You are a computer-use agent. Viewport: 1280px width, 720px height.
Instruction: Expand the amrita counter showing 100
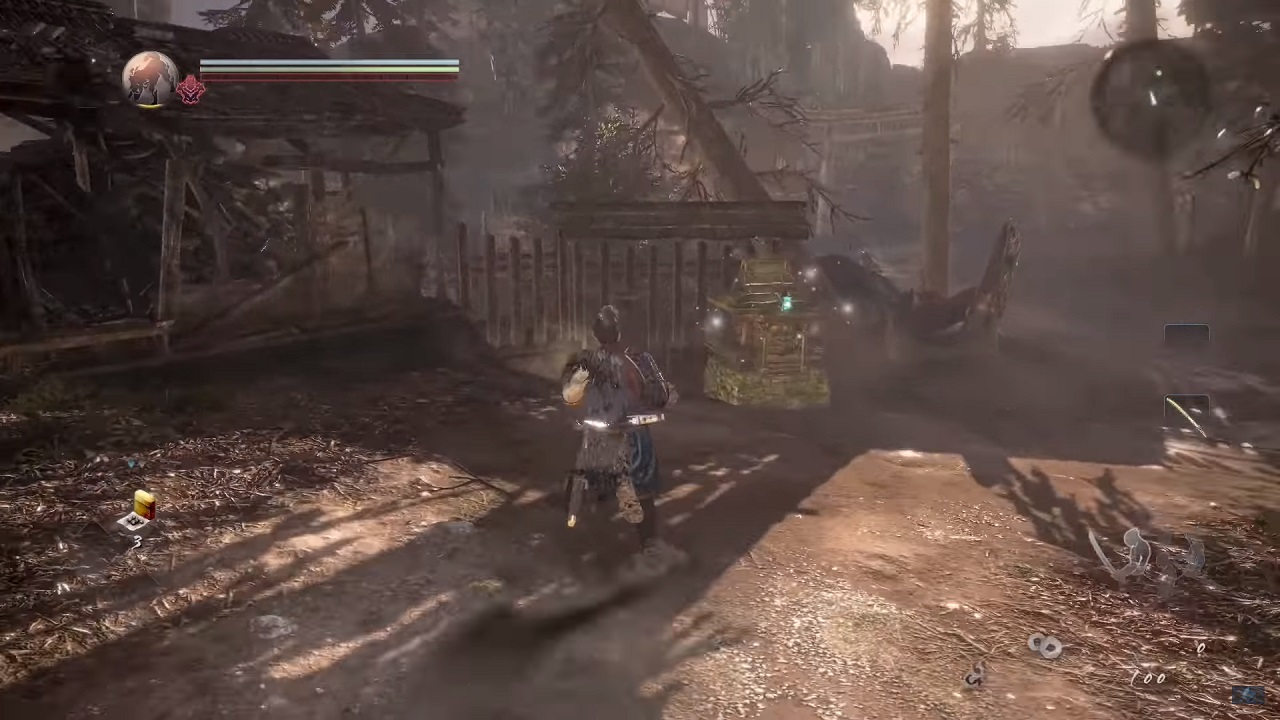pos(1148,678)
